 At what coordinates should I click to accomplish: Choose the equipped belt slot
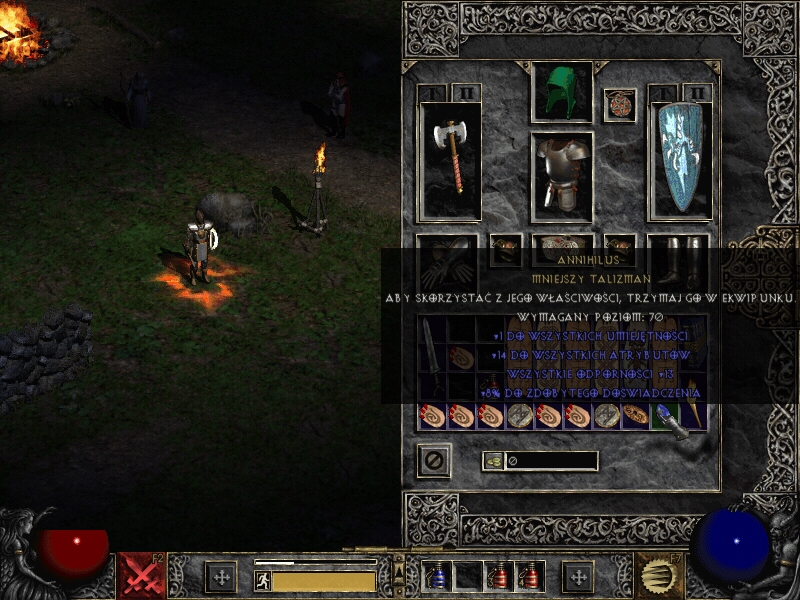[562, 249]
